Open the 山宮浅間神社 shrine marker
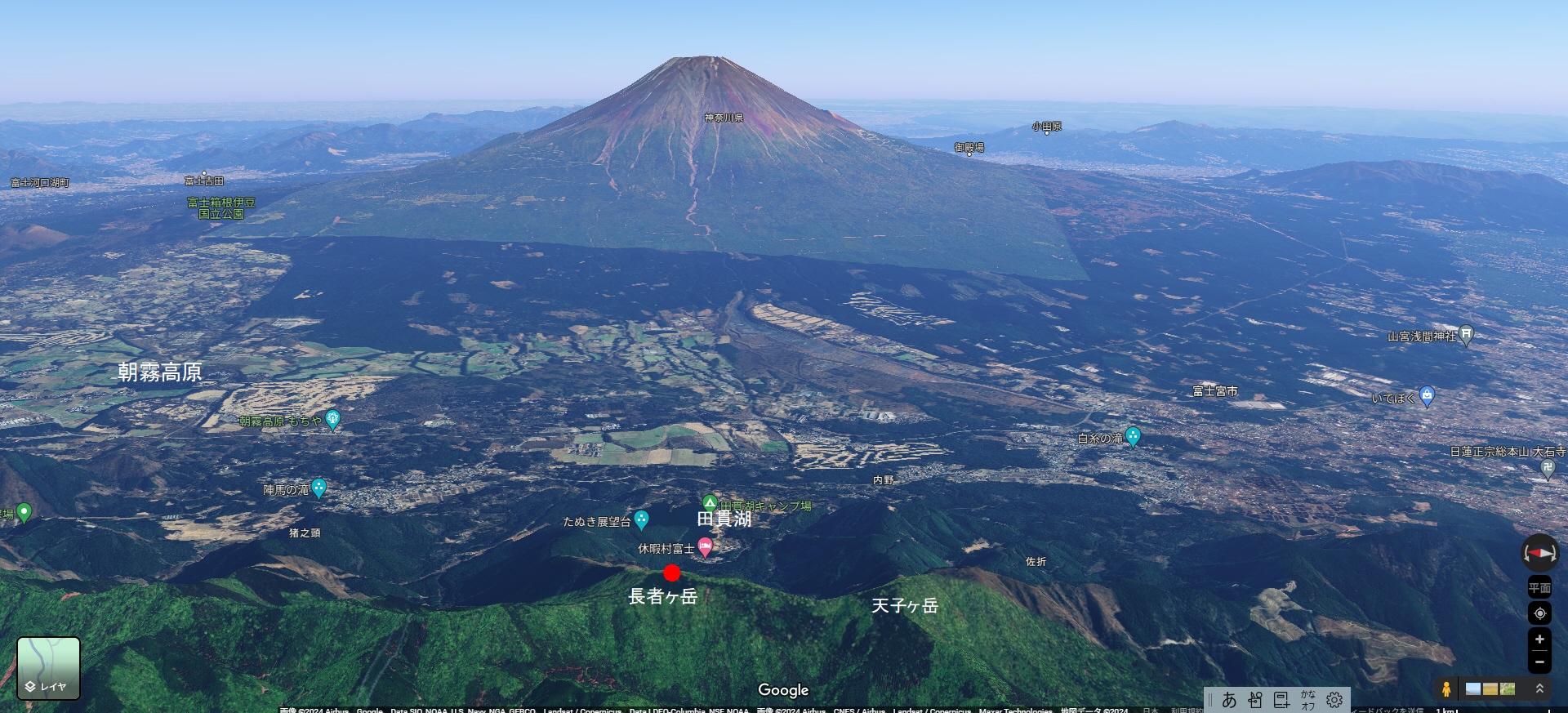 pos(1466,334)
